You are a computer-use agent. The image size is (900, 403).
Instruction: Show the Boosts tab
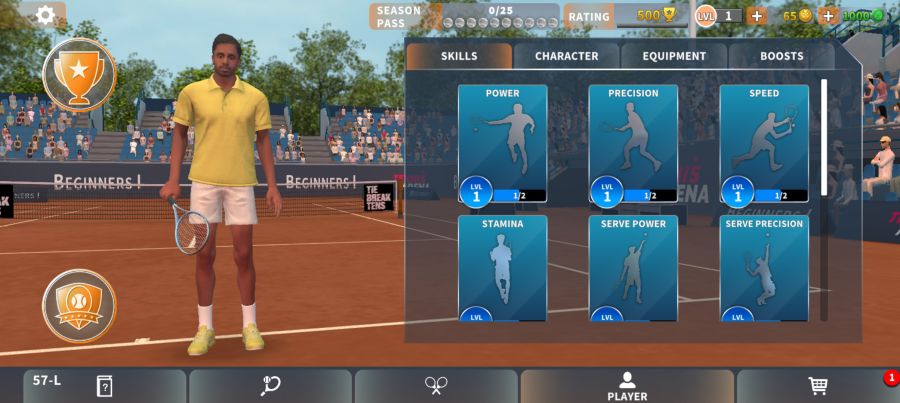pyautogui.click(x=781, y=56)
